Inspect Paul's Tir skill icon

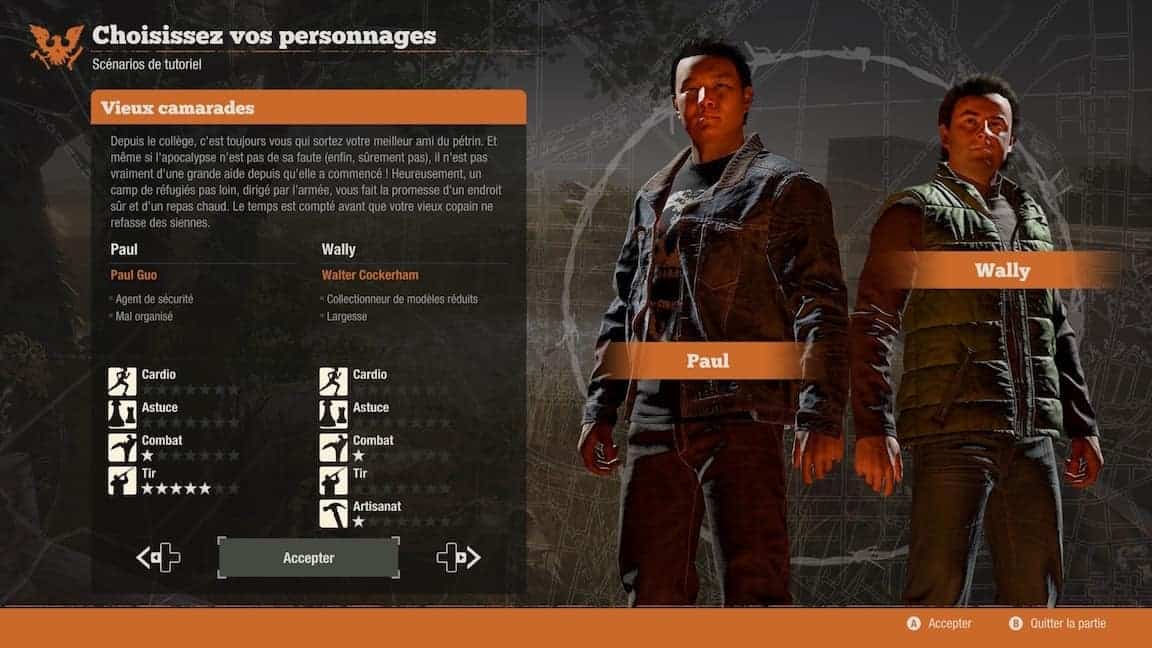pos(122,480)
